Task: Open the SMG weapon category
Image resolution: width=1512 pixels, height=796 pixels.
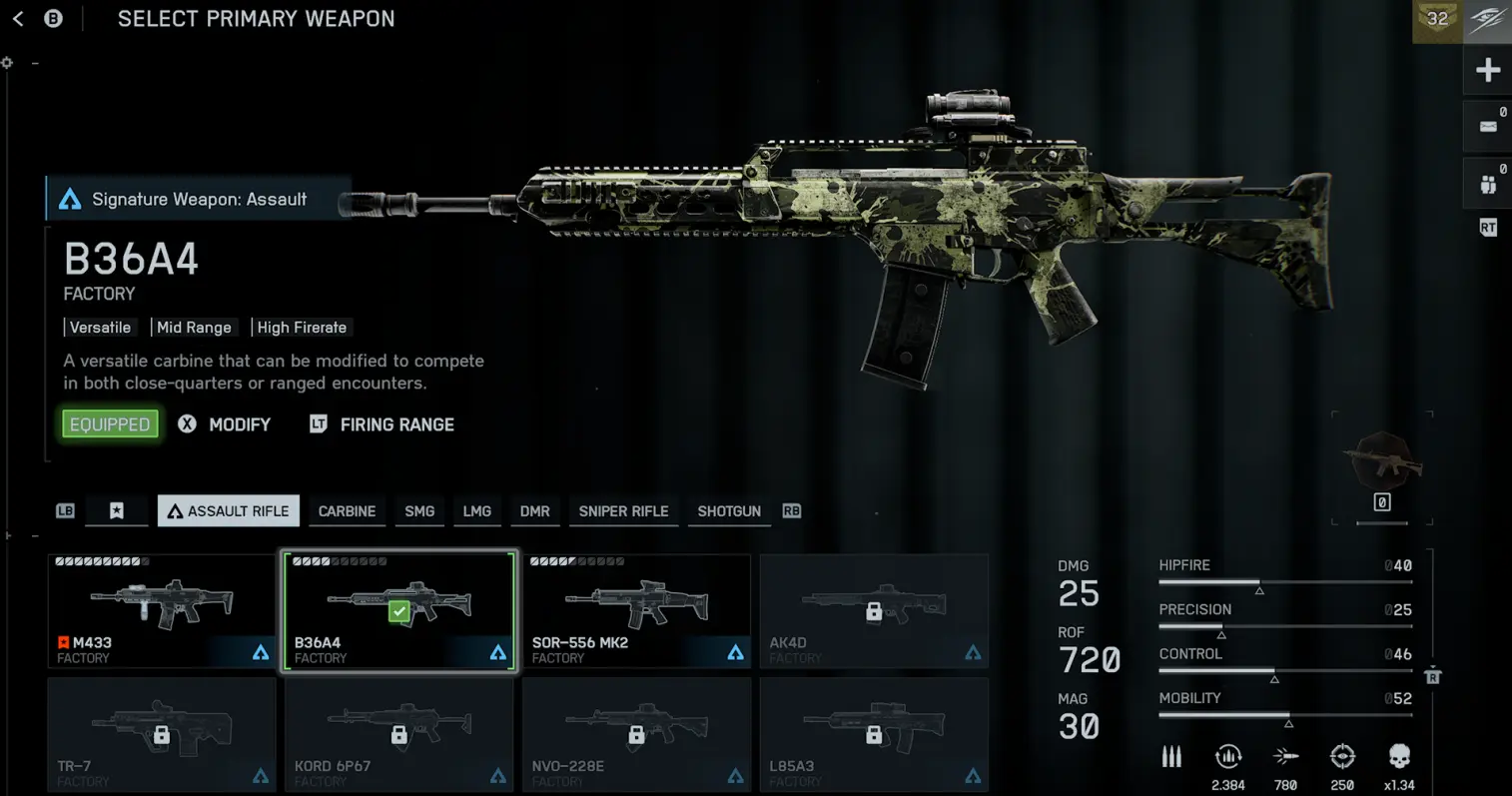Action: (419, 511)
